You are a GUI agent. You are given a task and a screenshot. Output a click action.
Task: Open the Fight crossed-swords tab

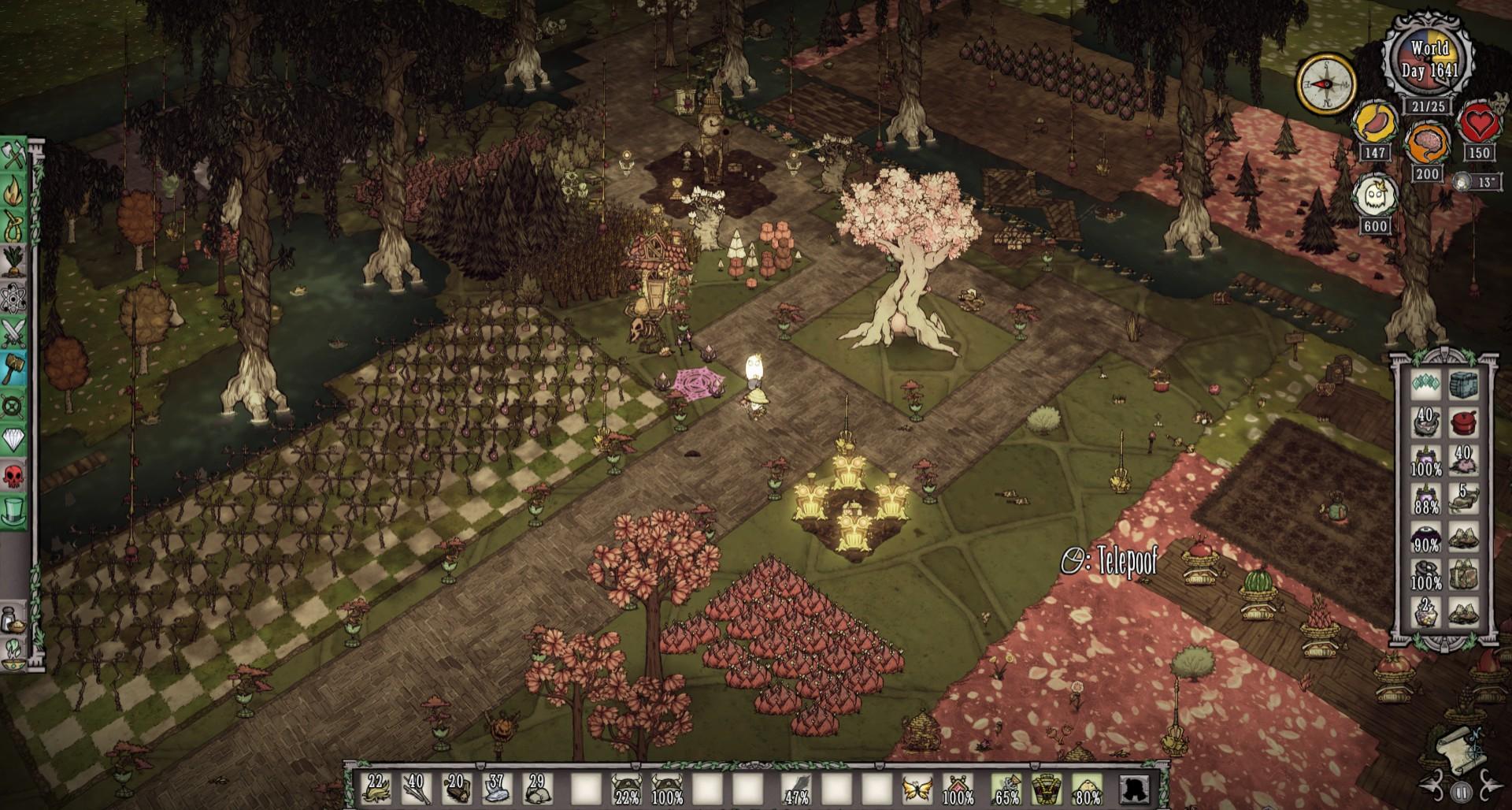click(x=14, y=333)
